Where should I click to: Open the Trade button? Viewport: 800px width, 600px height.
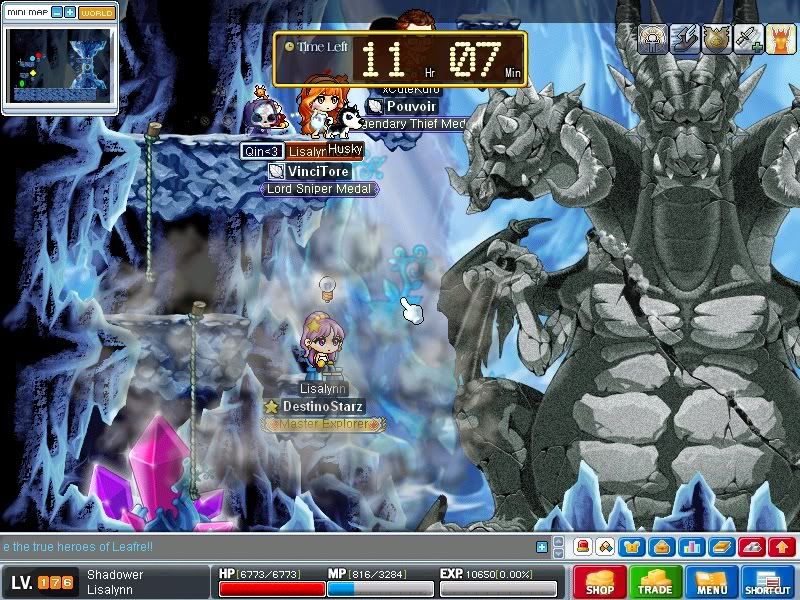[656, 582]
